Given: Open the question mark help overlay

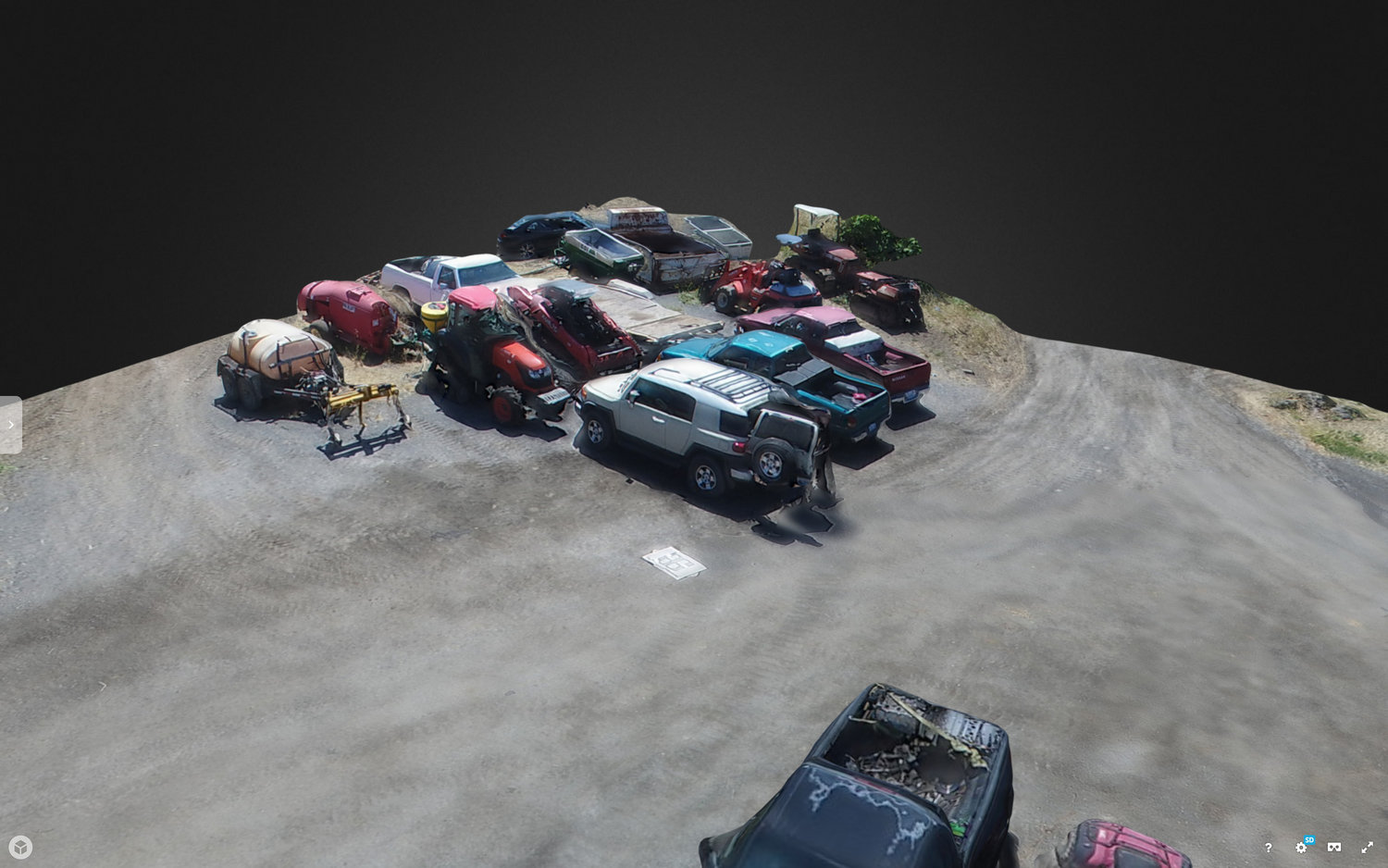Looking at the screenshot, I should coord(1268,848).
